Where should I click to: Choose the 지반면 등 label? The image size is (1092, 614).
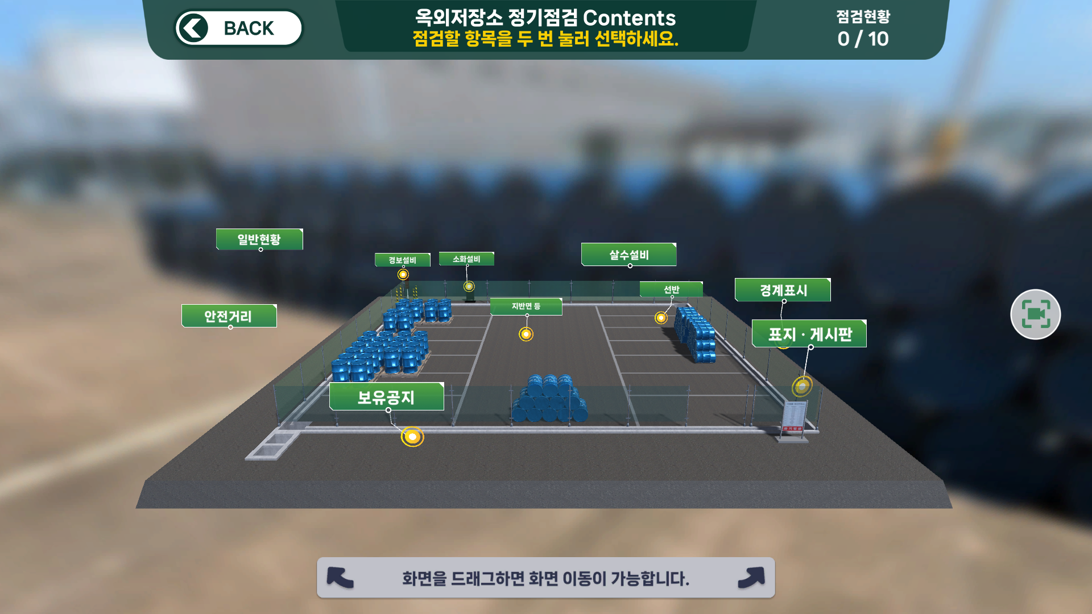(525, 307)
